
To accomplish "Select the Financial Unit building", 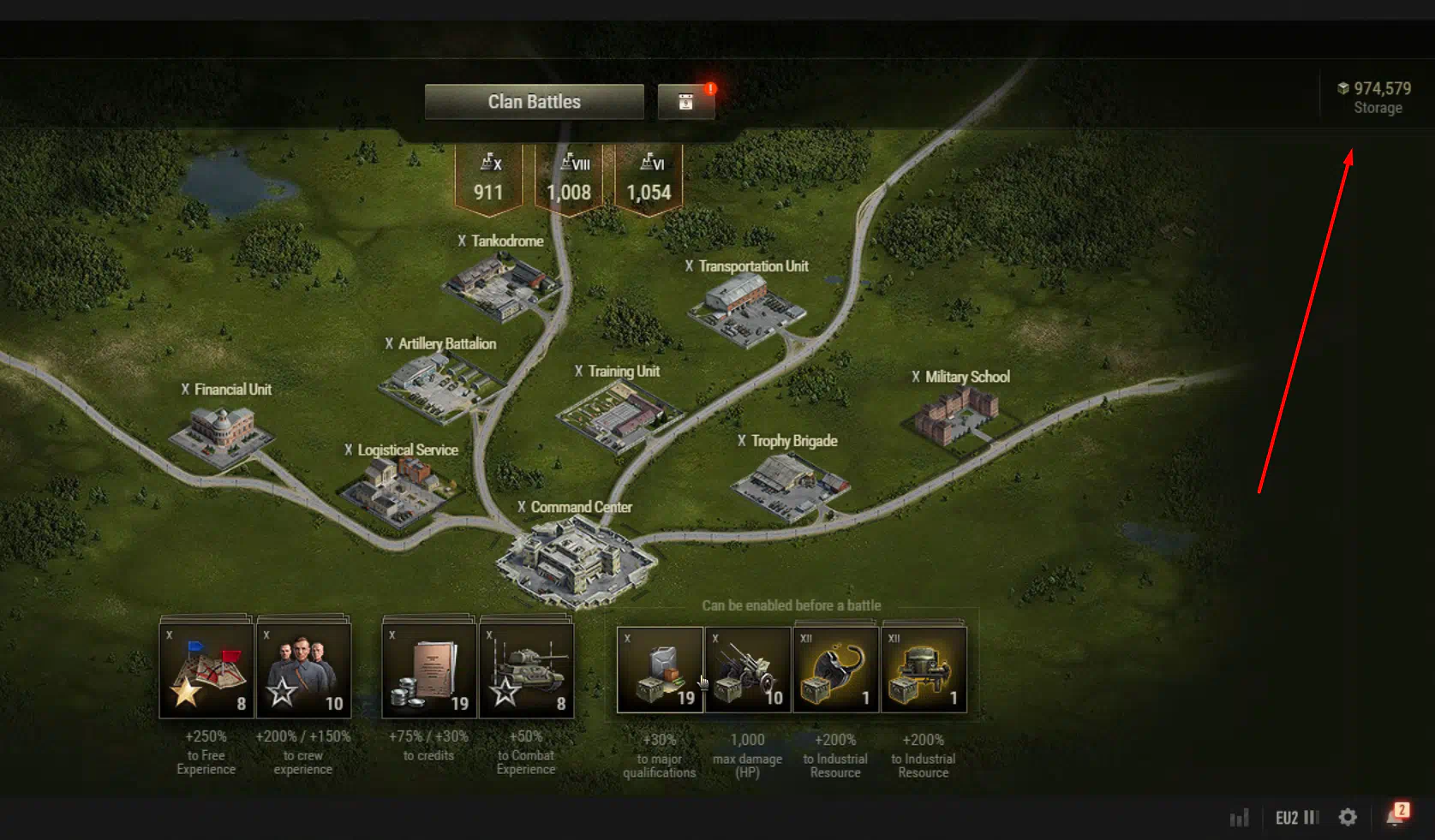I will (222, 432).
